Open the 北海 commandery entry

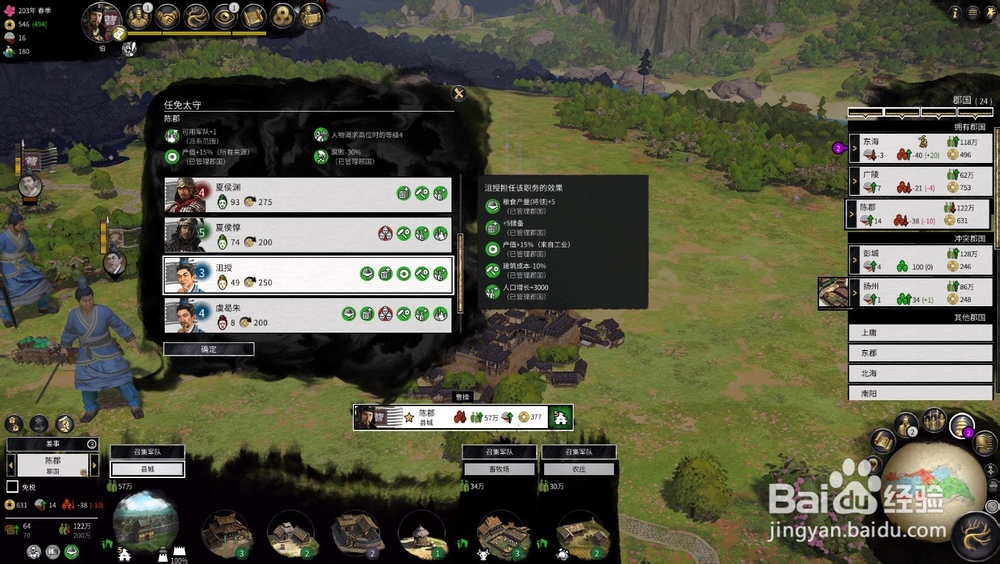[919, 374]
